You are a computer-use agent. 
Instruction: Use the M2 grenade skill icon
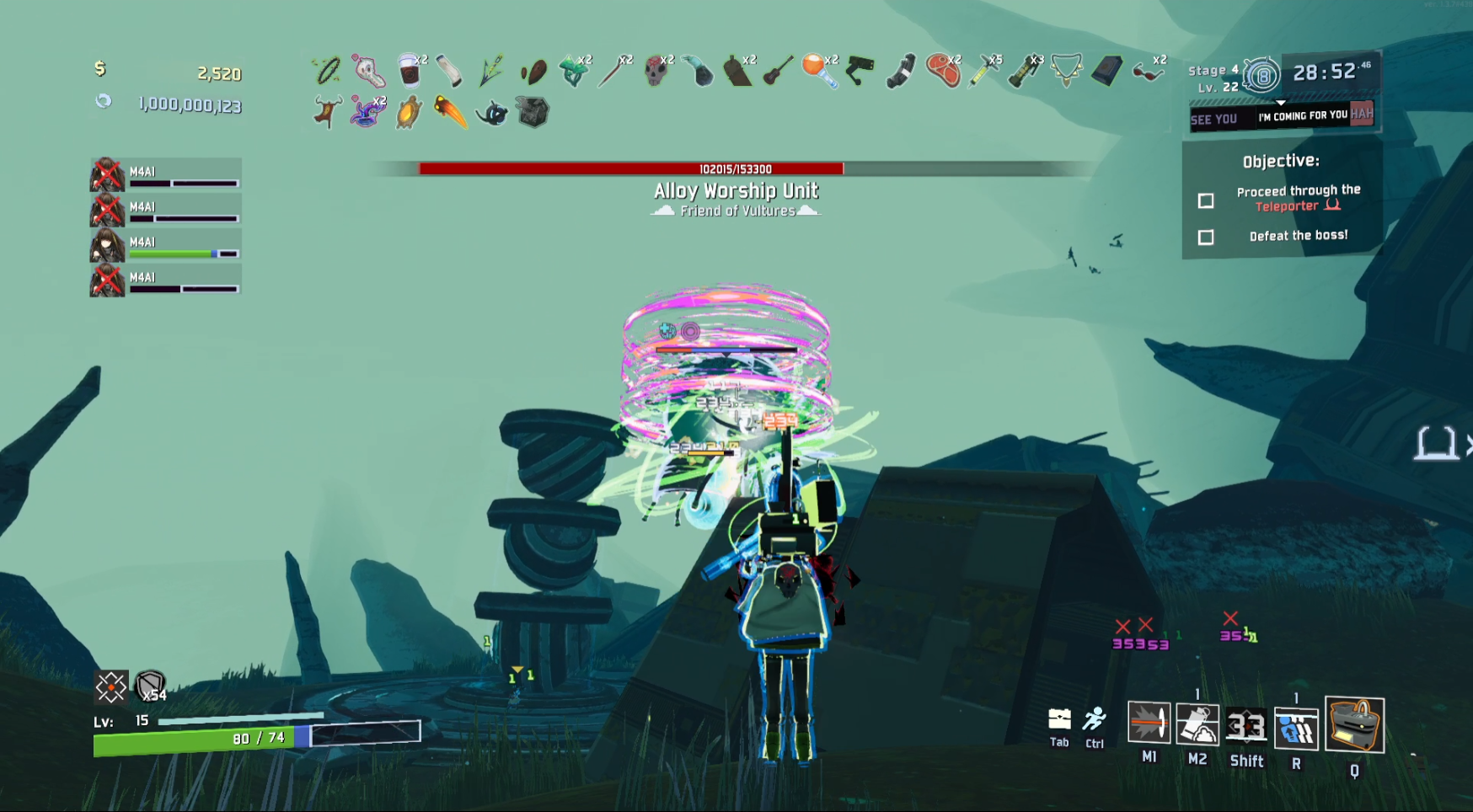[x=1197, y=724]
